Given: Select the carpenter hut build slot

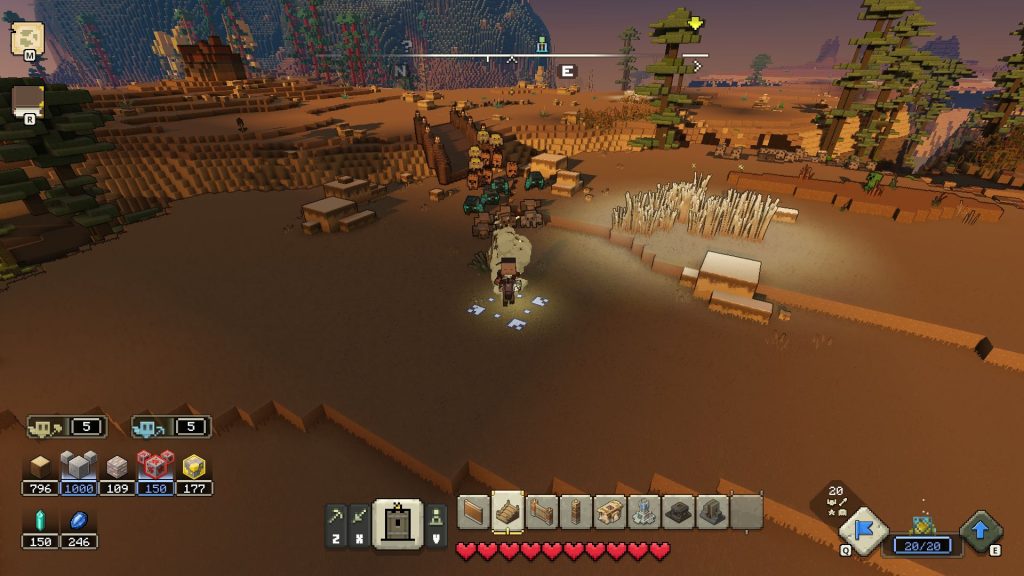Looking at the screenshot, I should coord(610,512).
